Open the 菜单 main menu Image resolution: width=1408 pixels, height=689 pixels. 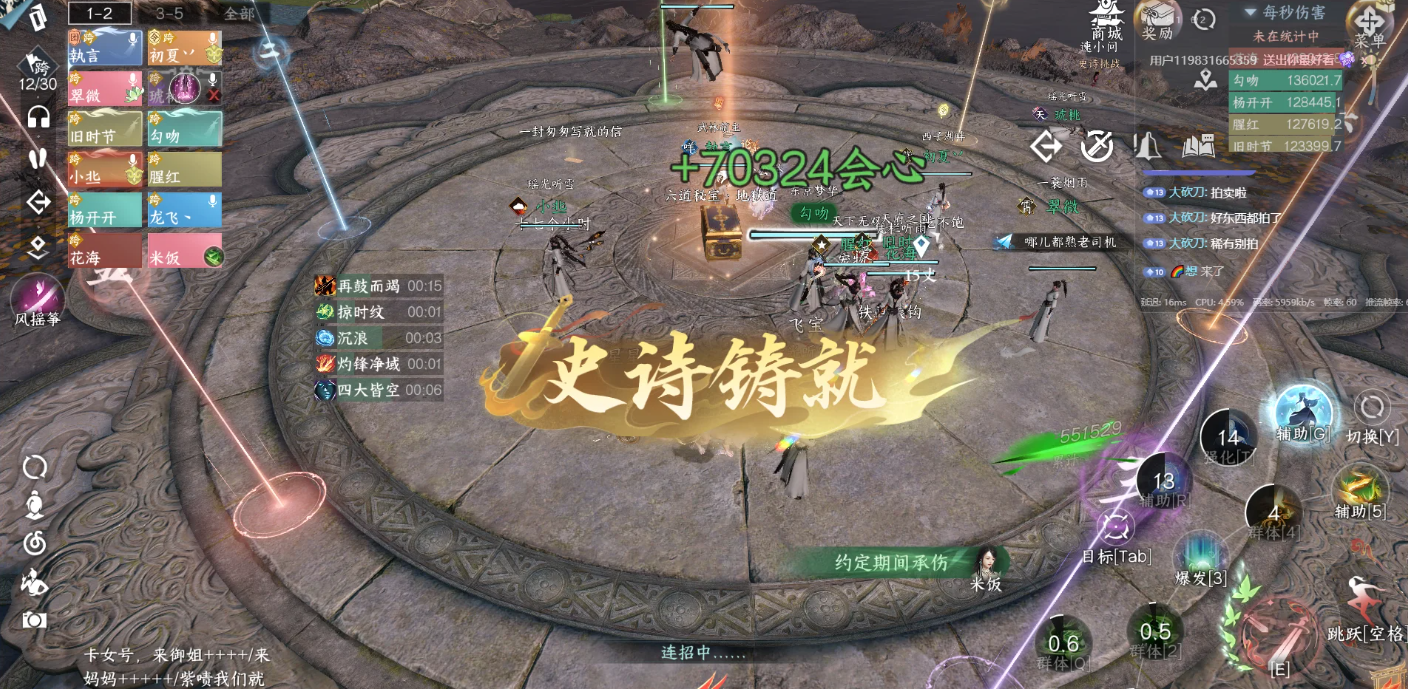point(1370,25)
